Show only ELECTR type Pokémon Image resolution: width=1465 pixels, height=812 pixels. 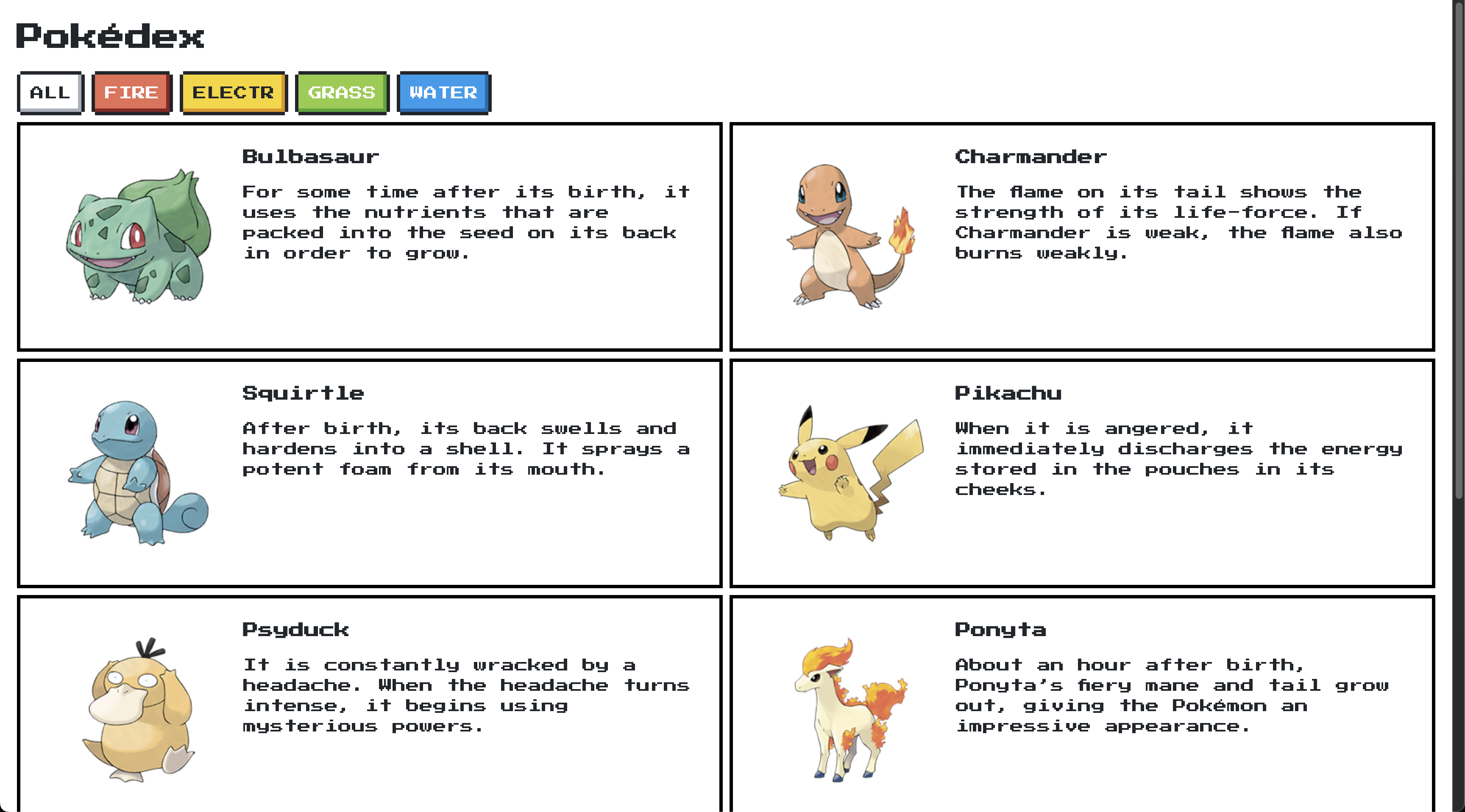click(x=233, y=93)
